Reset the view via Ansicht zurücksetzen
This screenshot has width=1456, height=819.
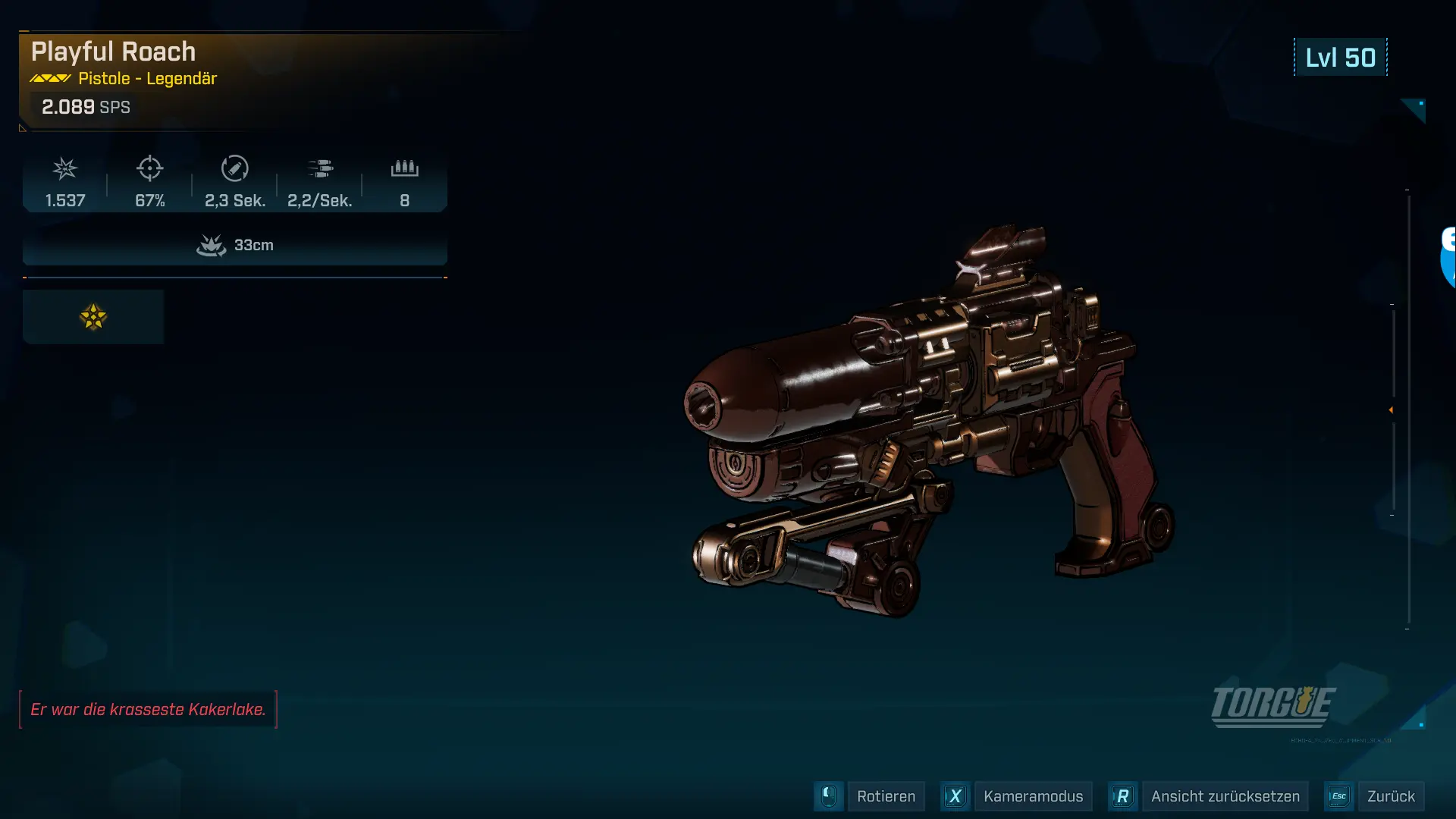tap(1225, 796)
